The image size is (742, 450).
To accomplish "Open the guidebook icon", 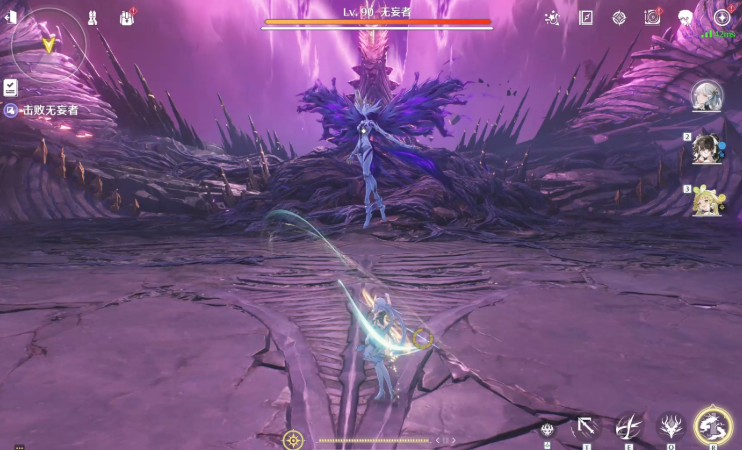I will click(x=586, y=17).
